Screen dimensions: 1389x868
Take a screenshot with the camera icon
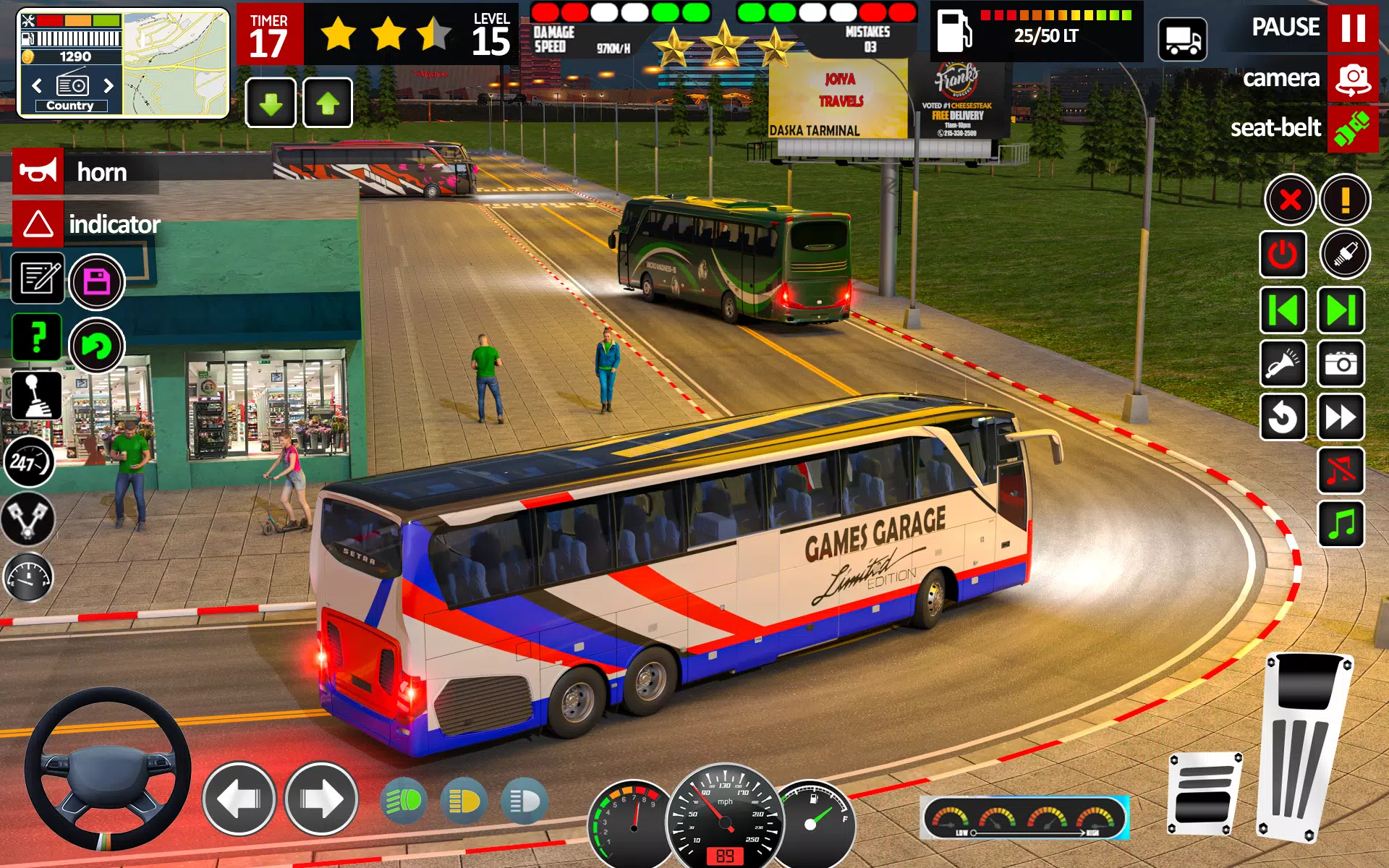point(1341,363)
